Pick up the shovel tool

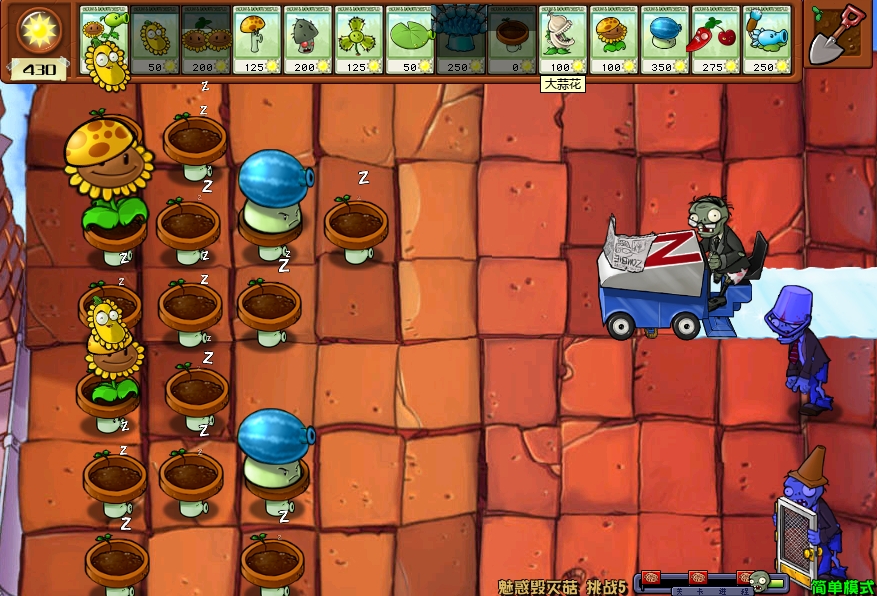coord(838,33)
